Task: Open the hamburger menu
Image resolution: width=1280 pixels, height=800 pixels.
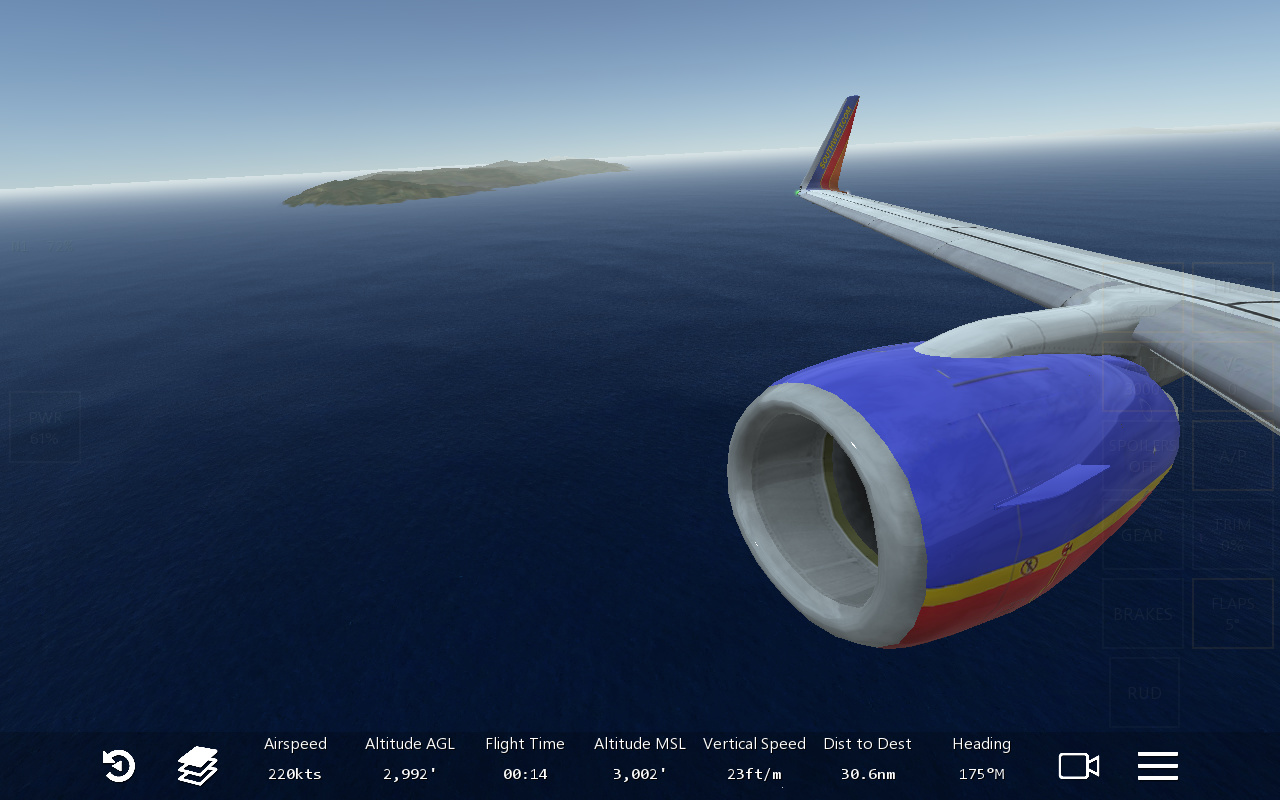Action: point(1157,766)
